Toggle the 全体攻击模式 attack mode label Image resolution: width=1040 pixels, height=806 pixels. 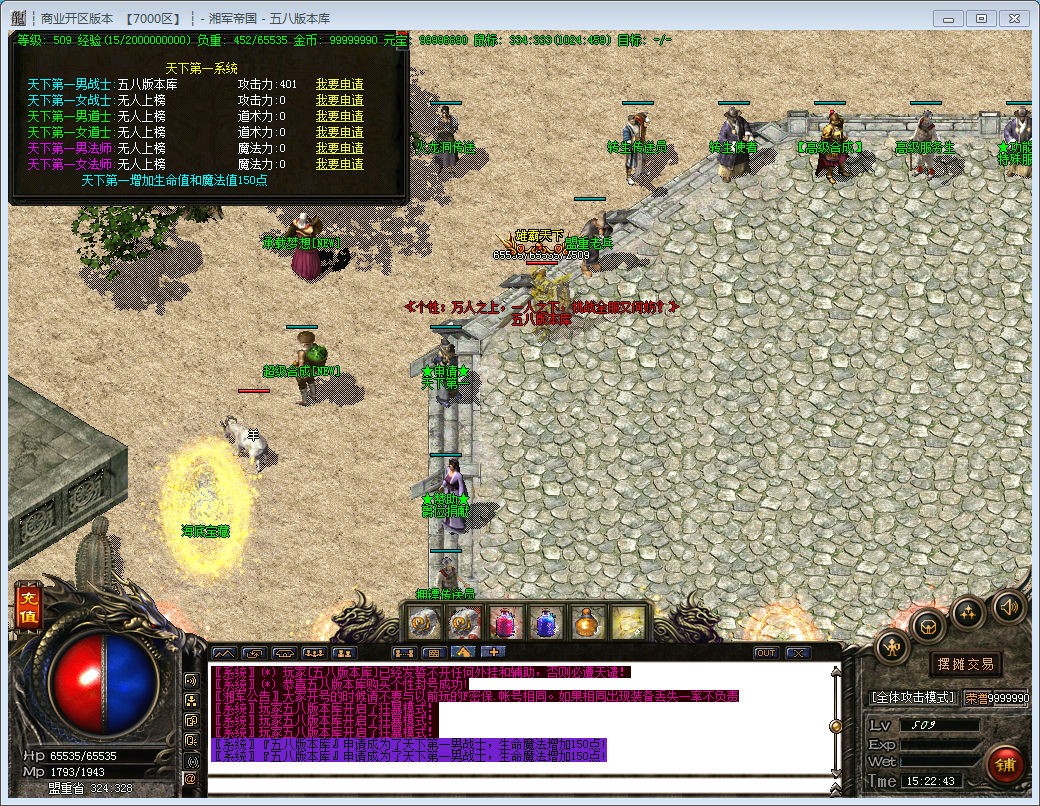913,697
